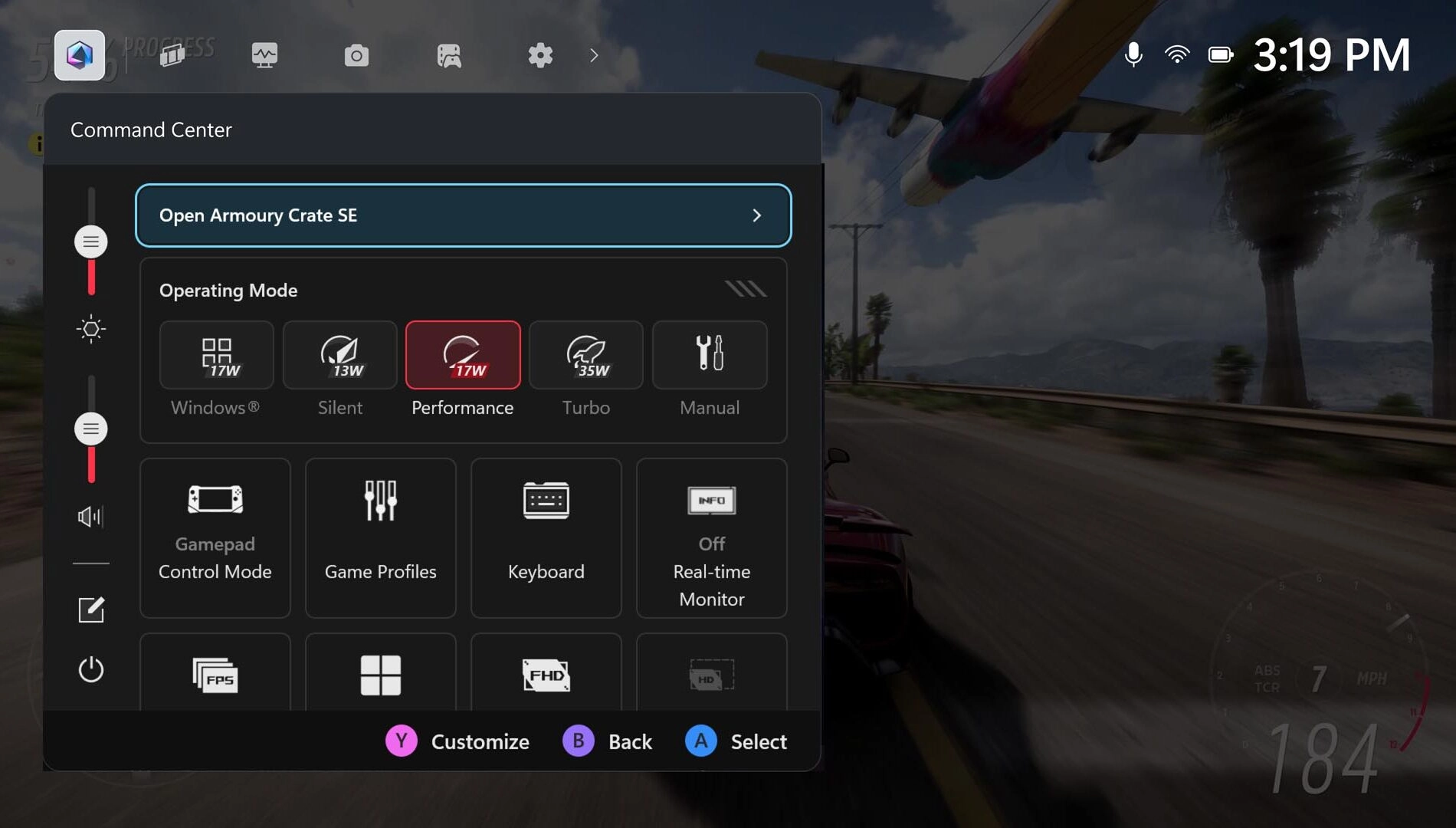Open the Game Profiles panel
The width and height of the screenshot is (1456, 828).
click(380, 537)
